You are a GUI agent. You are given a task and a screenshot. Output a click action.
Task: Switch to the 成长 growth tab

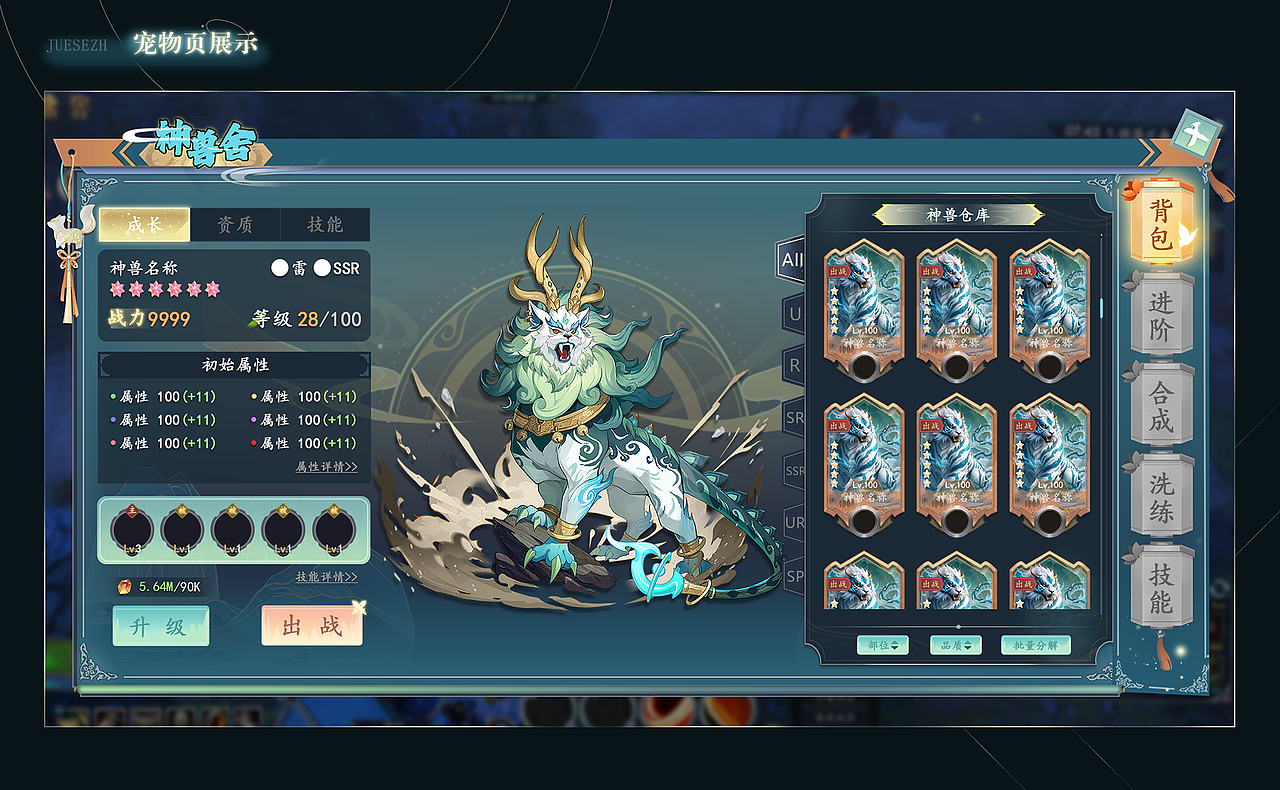click(x=144, y=225)
